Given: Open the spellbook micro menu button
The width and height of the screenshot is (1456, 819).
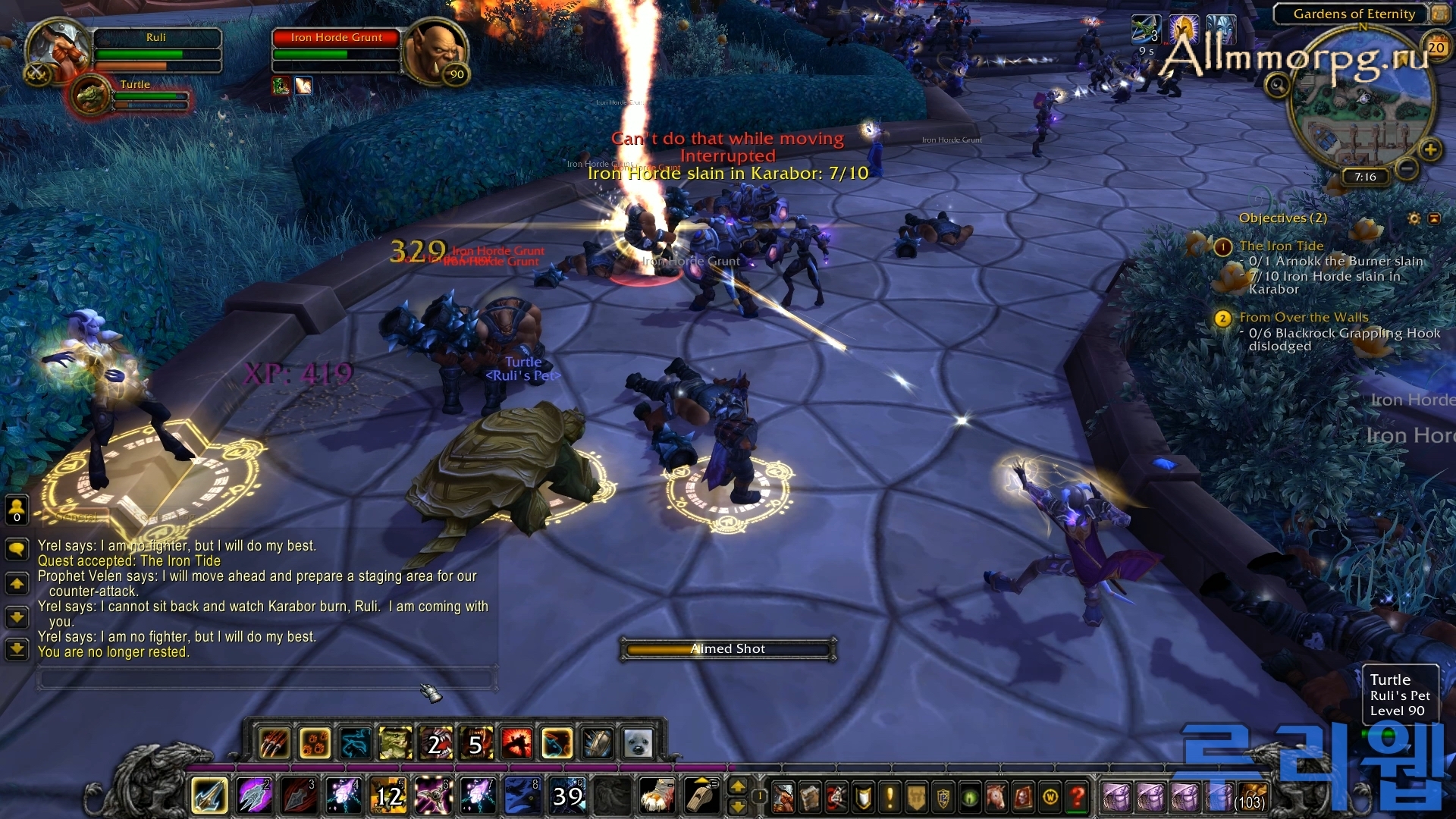Looking at the screenshot, I should (x=810, y=798).
